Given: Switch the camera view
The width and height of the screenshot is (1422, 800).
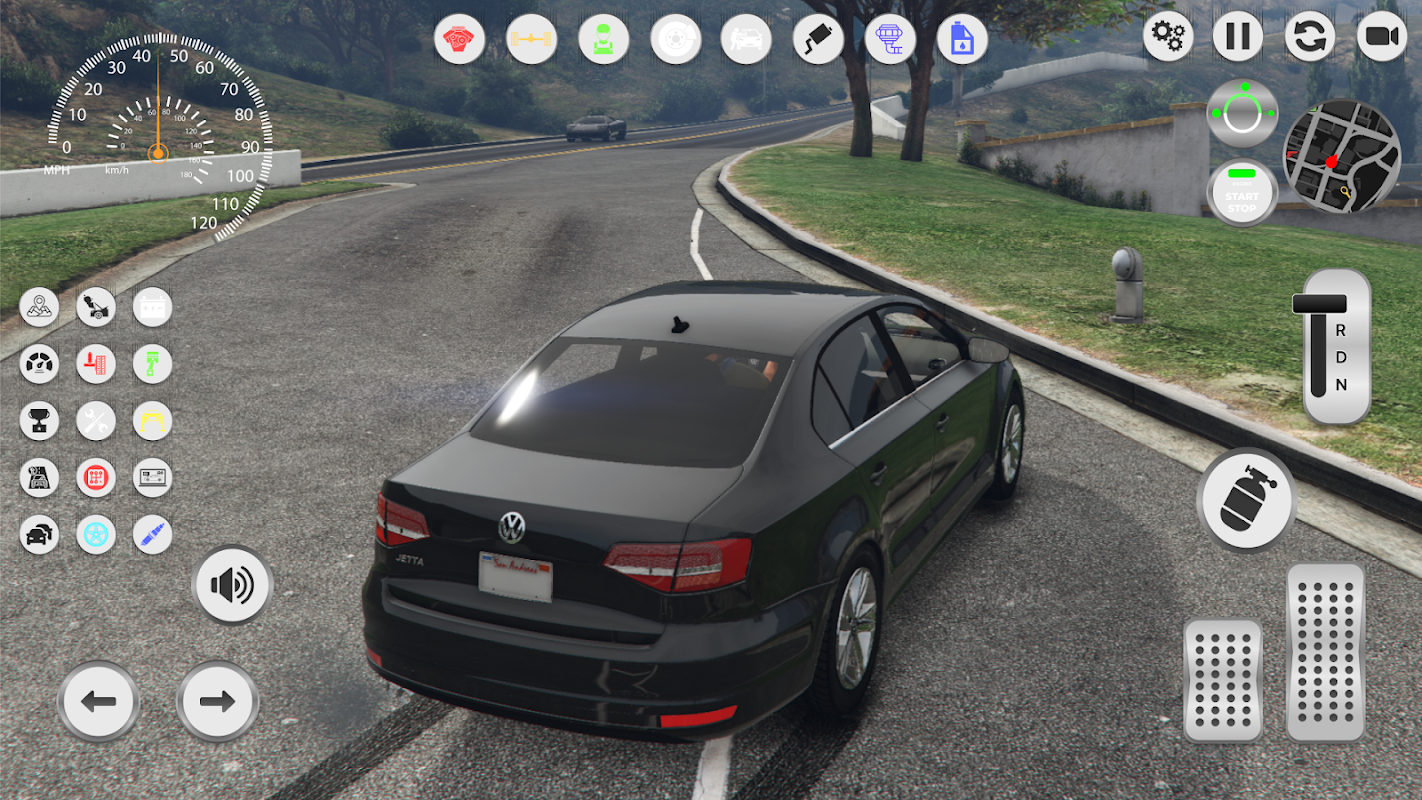Looking at the screenshot, I should 1381,37.
